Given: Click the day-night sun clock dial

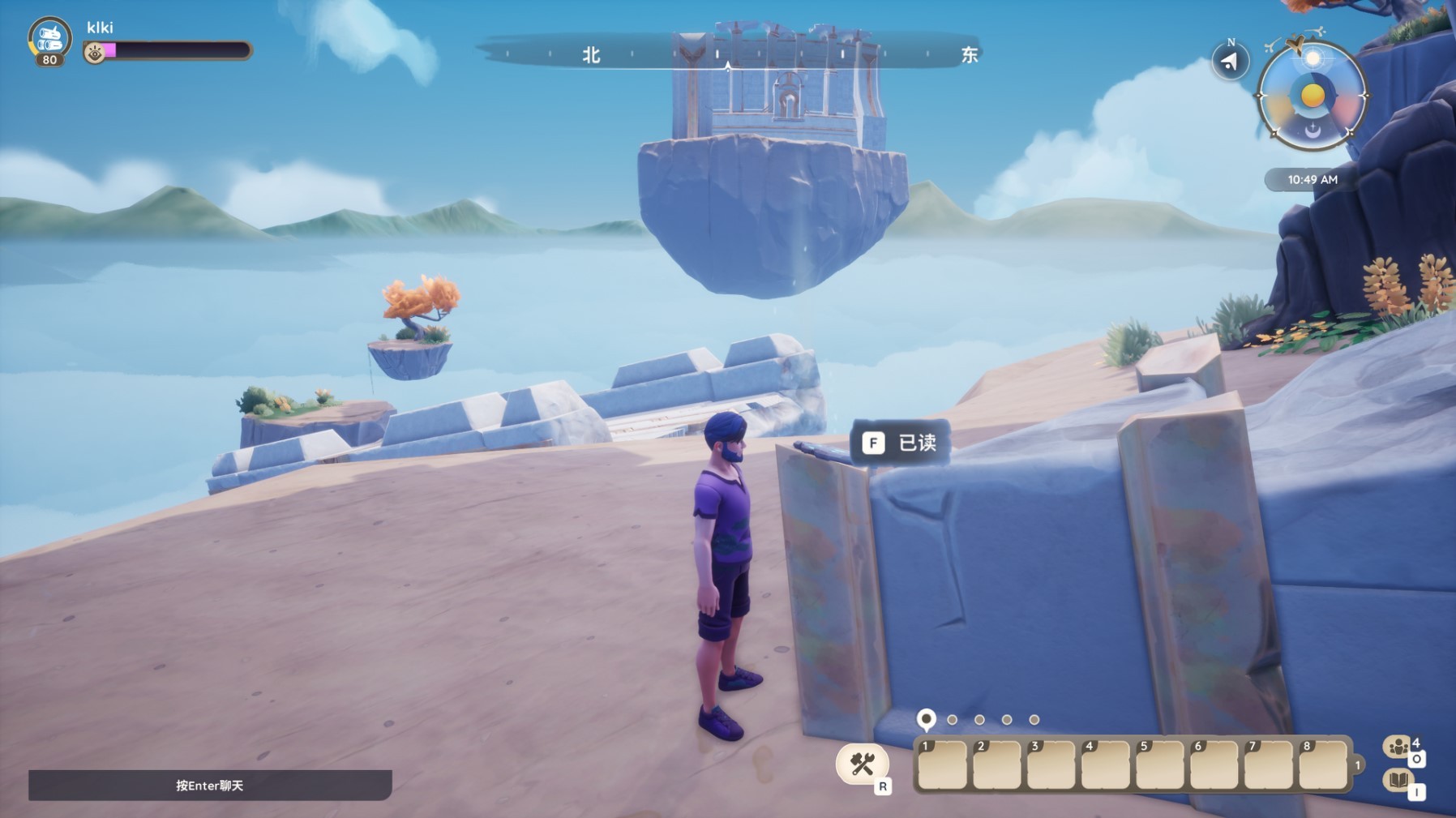Looking at the screenshot, I should click(1312, 96).
